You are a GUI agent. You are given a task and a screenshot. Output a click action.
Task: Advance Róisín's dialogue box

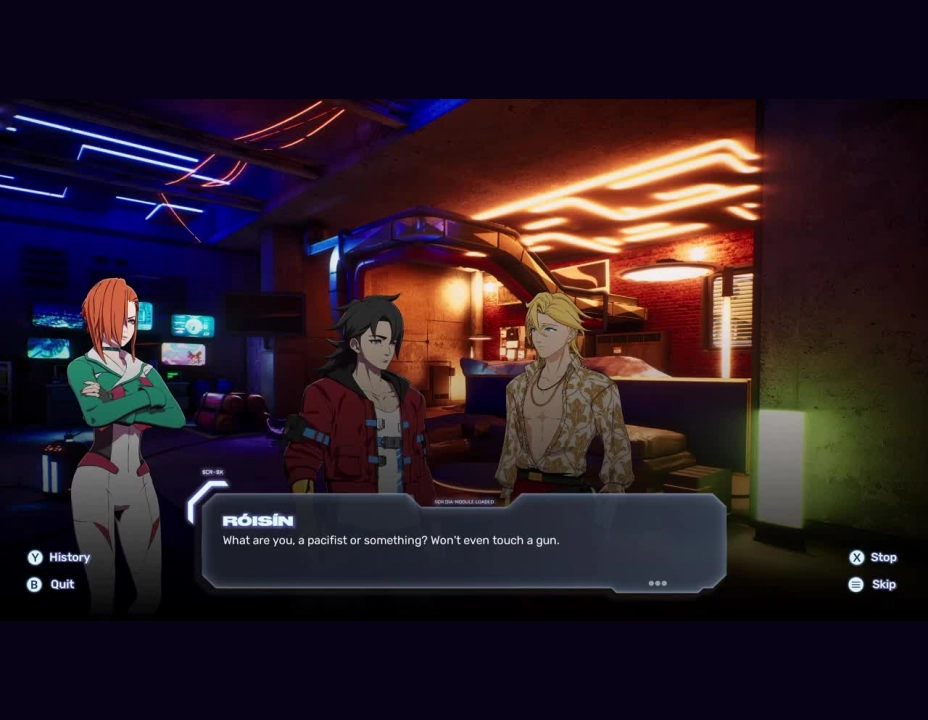(x=463, y=541)
